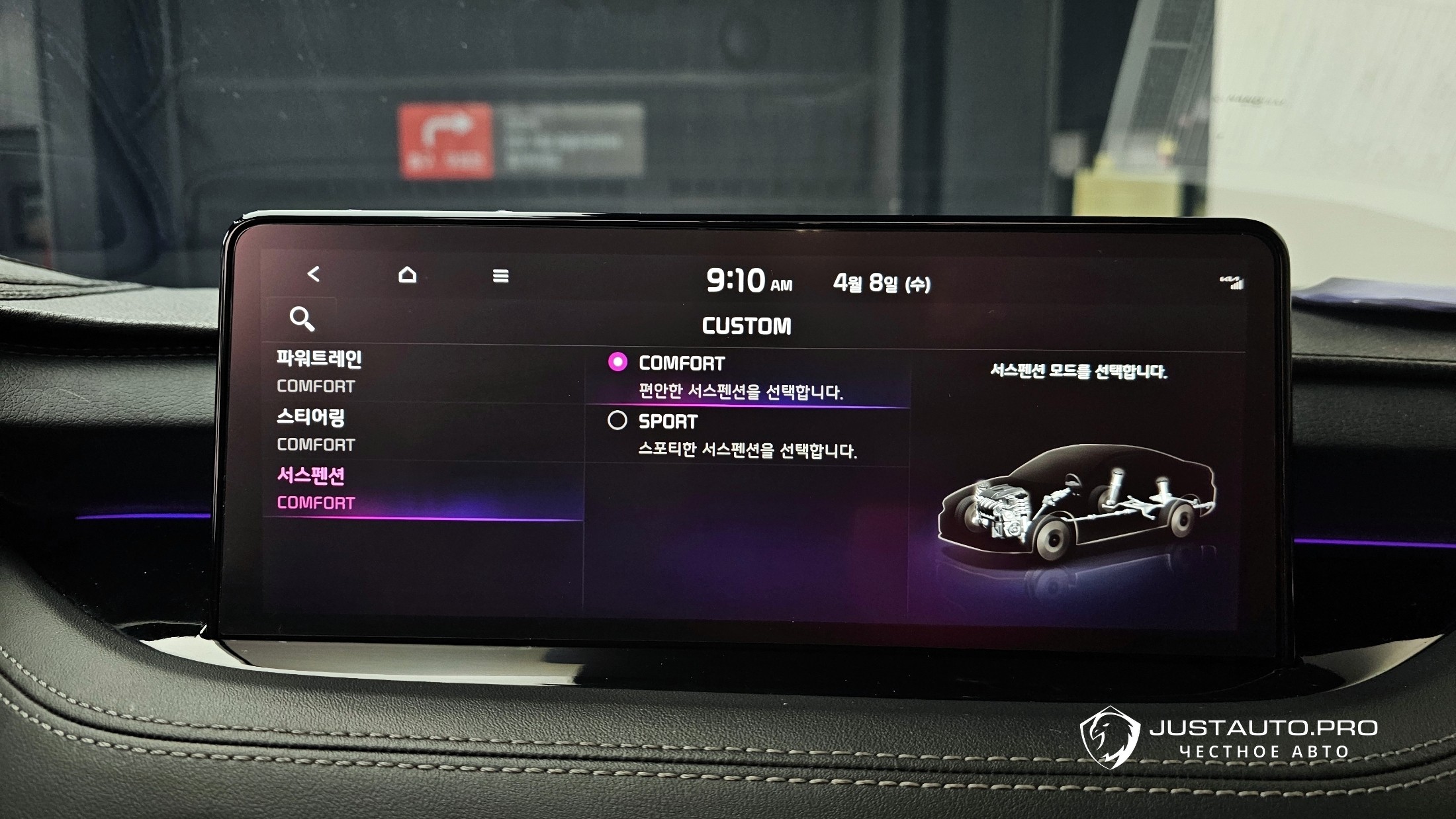Select the 서스펜션 COMFORT row

pyautogui.click(x=424, y=490)
